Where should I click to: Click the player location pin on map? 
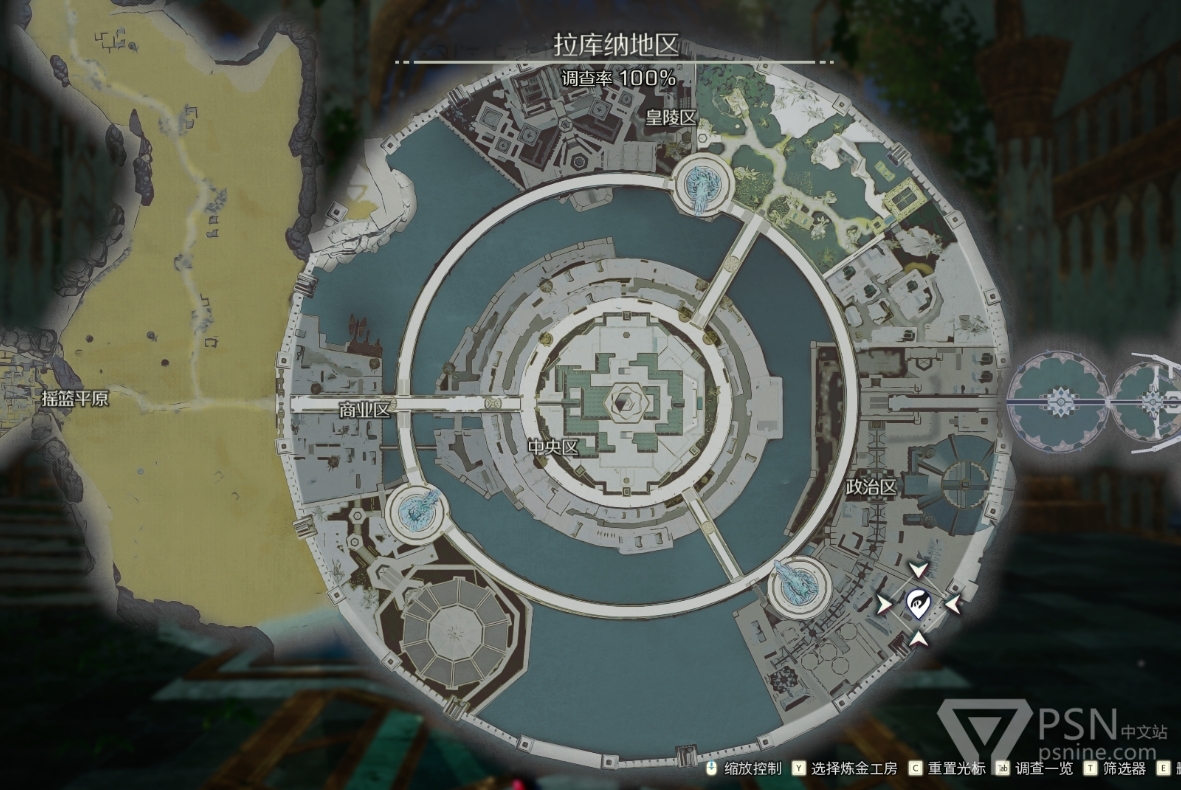coord(918,603)
